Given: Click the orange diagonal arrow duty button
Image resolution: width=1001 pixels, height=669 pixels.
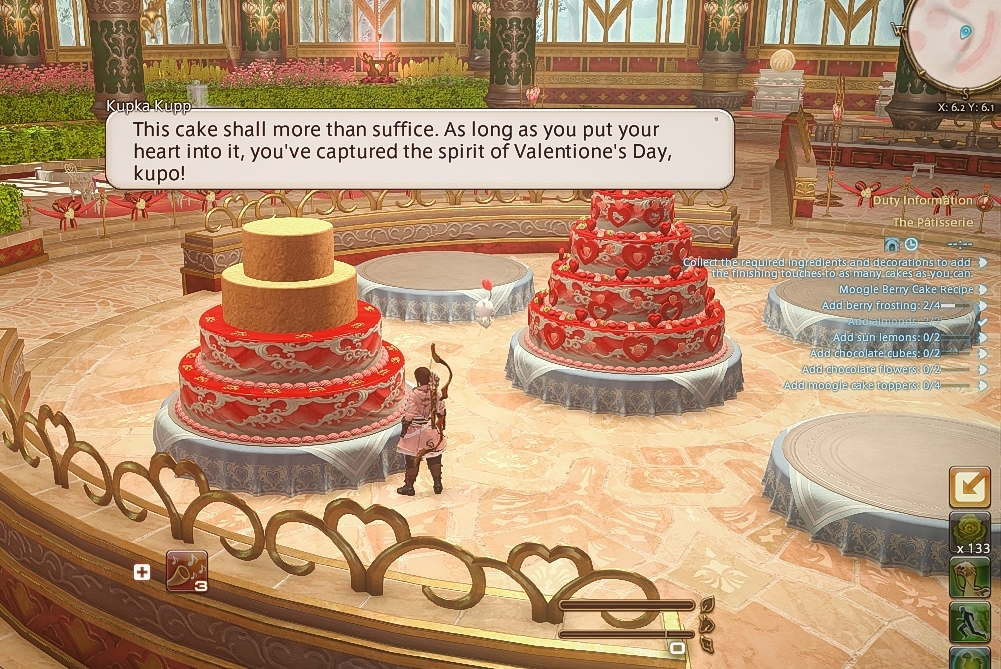Looking at the screenshot, I should tap(968, 486).
